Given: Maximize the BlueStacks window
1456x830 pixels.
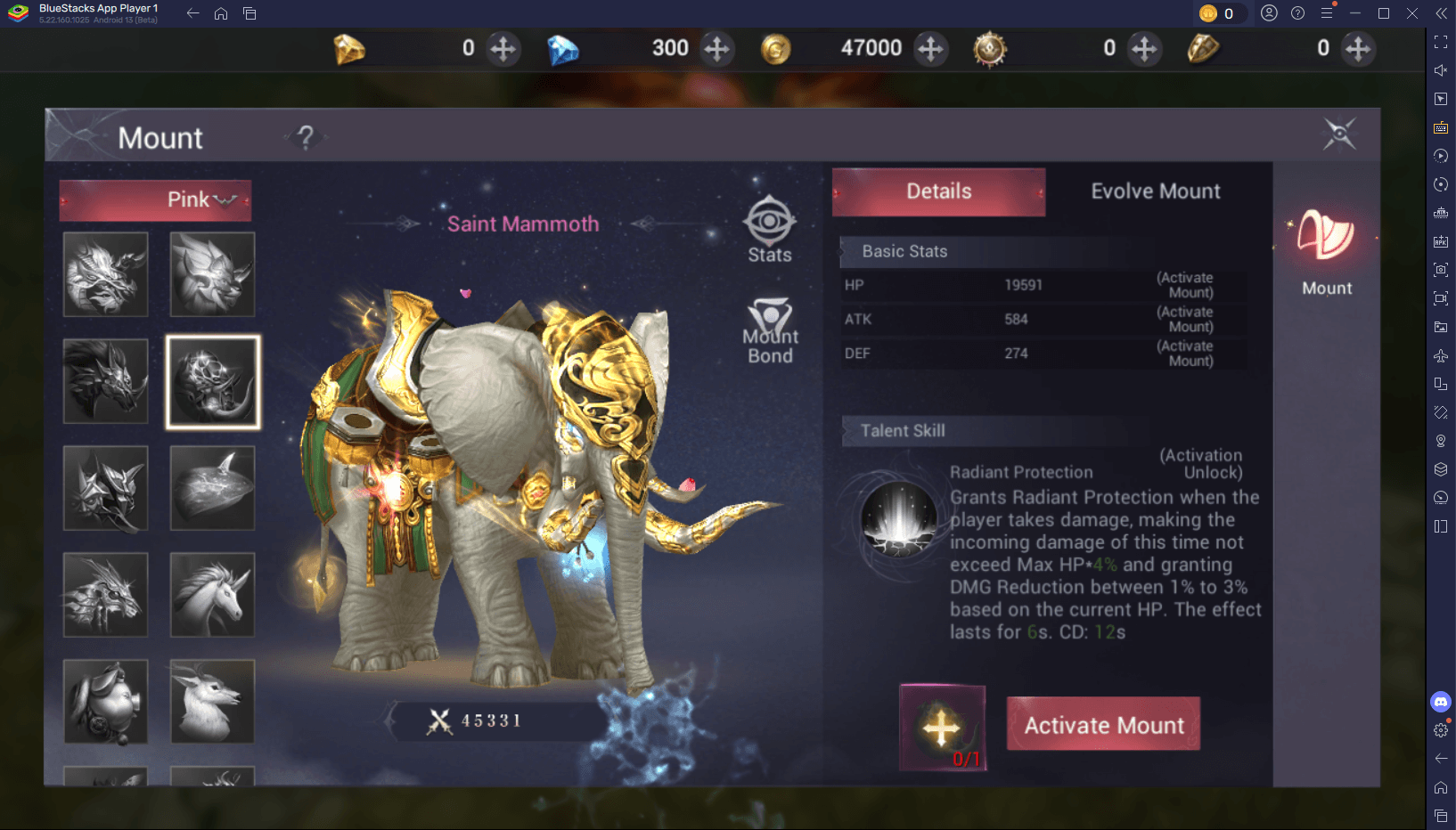Looking at the screenshot, I should 1383,13.
